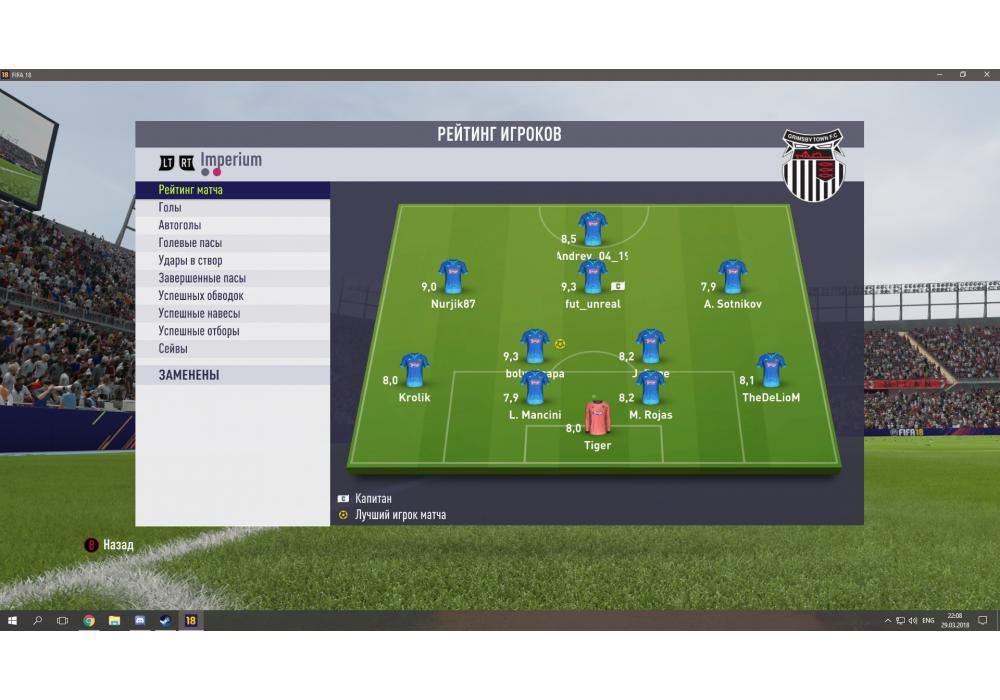Open Google Chrome from the taskbar
Viewport: 1000px width, 700px height.
pyautogui.click(x=89, y=621)
